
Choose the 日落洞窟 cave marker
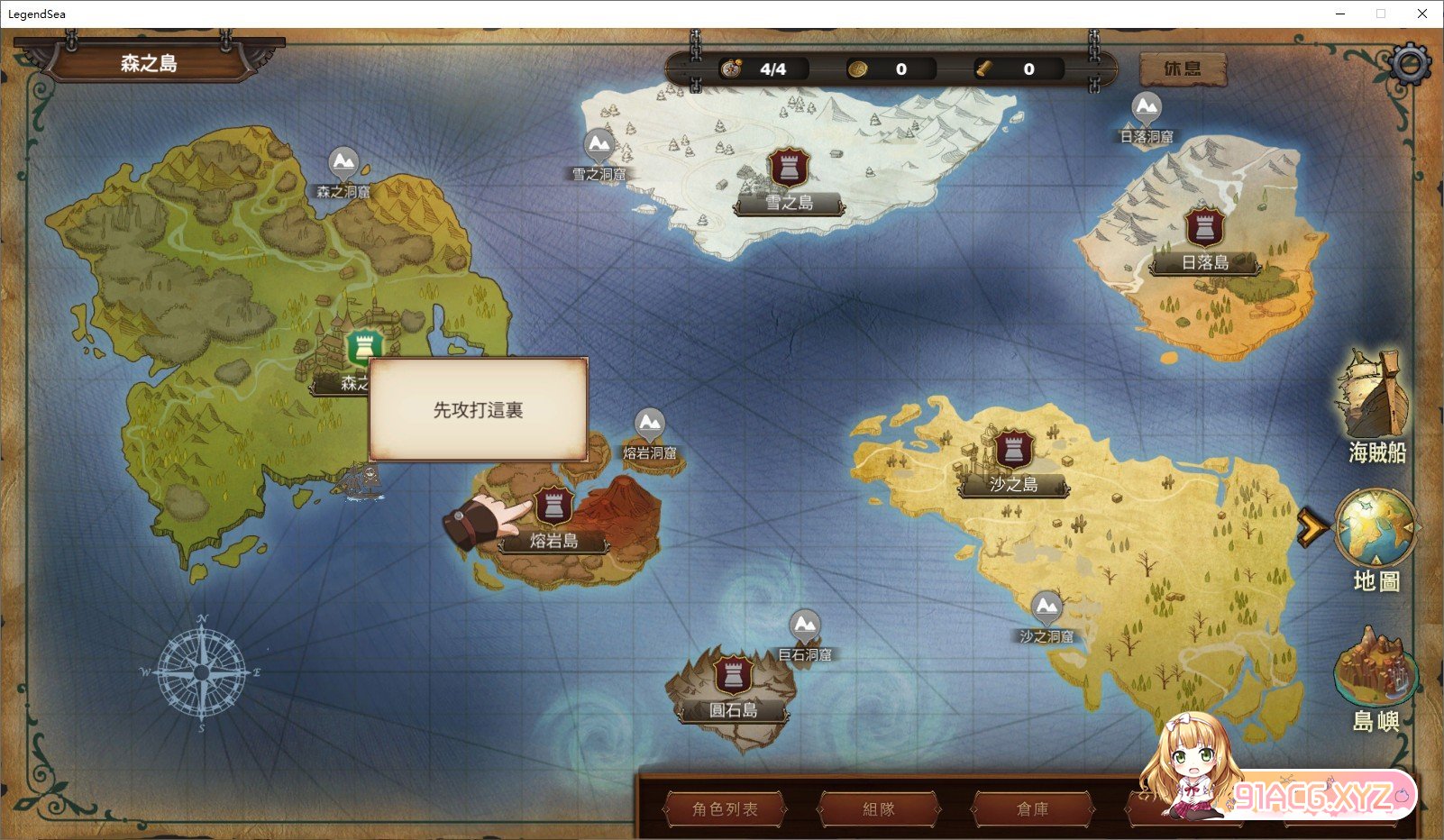point(1147,109)
